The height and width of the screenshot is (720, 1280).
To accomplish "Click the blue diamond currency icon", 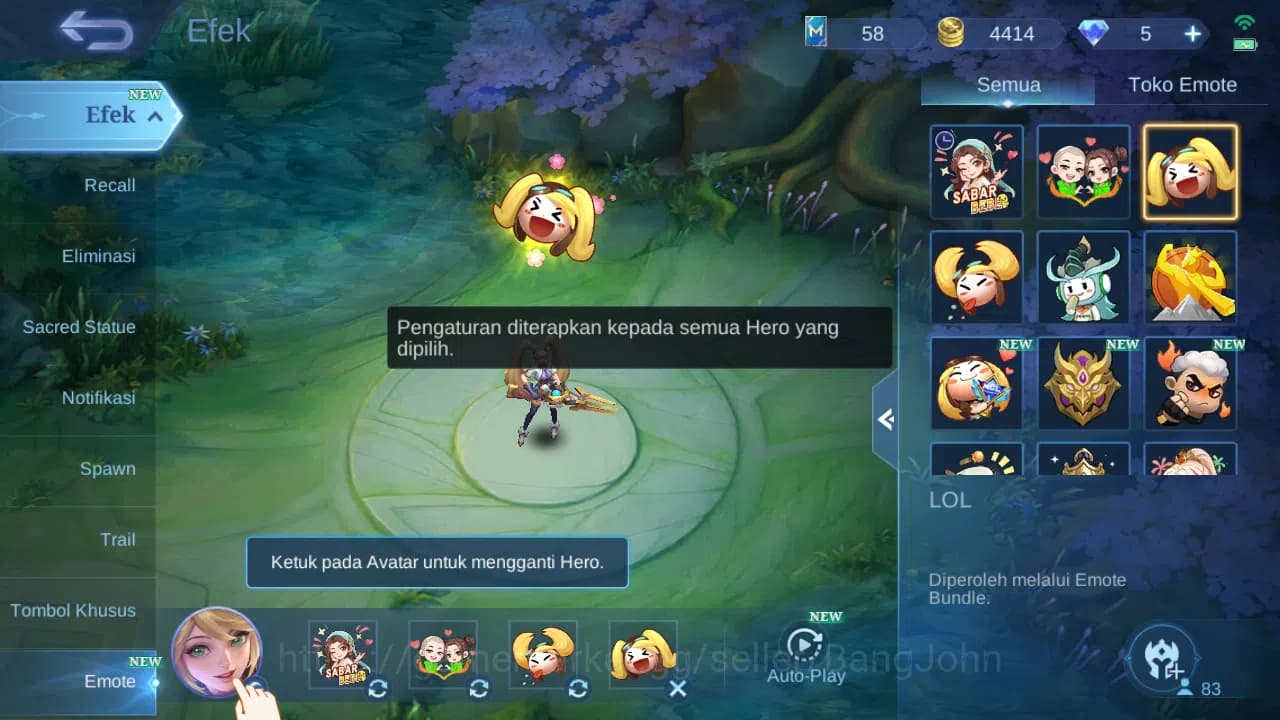I will coord(1097,33).
